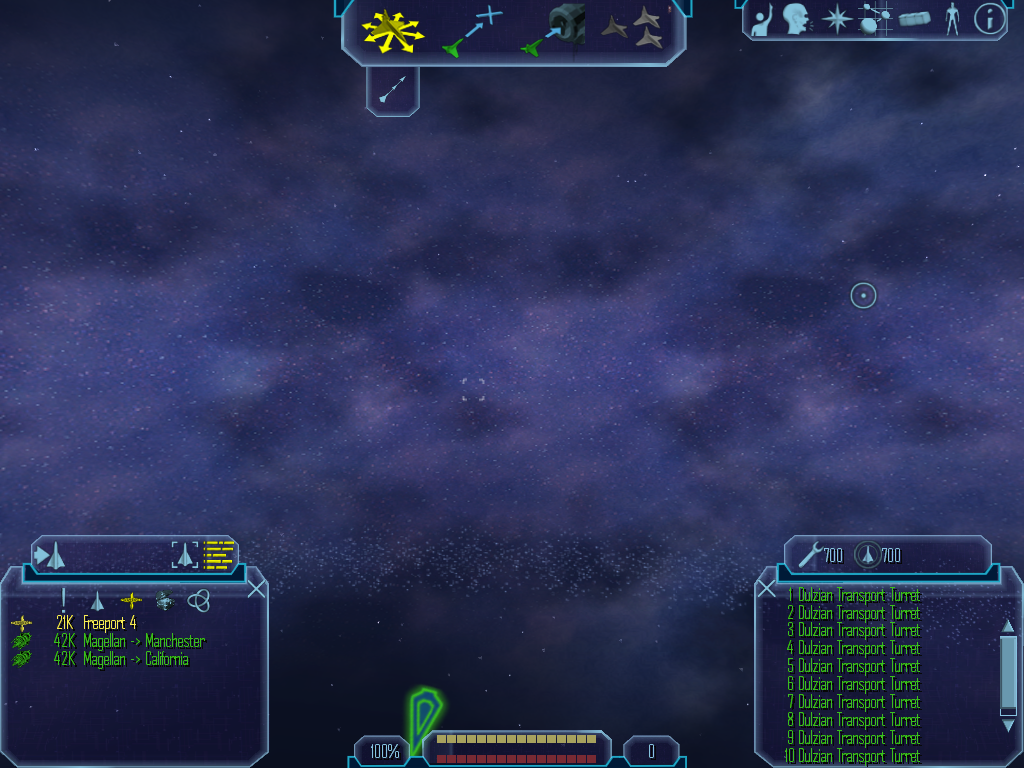Select the Magellan -> California jump gate
The height and width of the screenshot is (768, 1024).
pos(120,659)
